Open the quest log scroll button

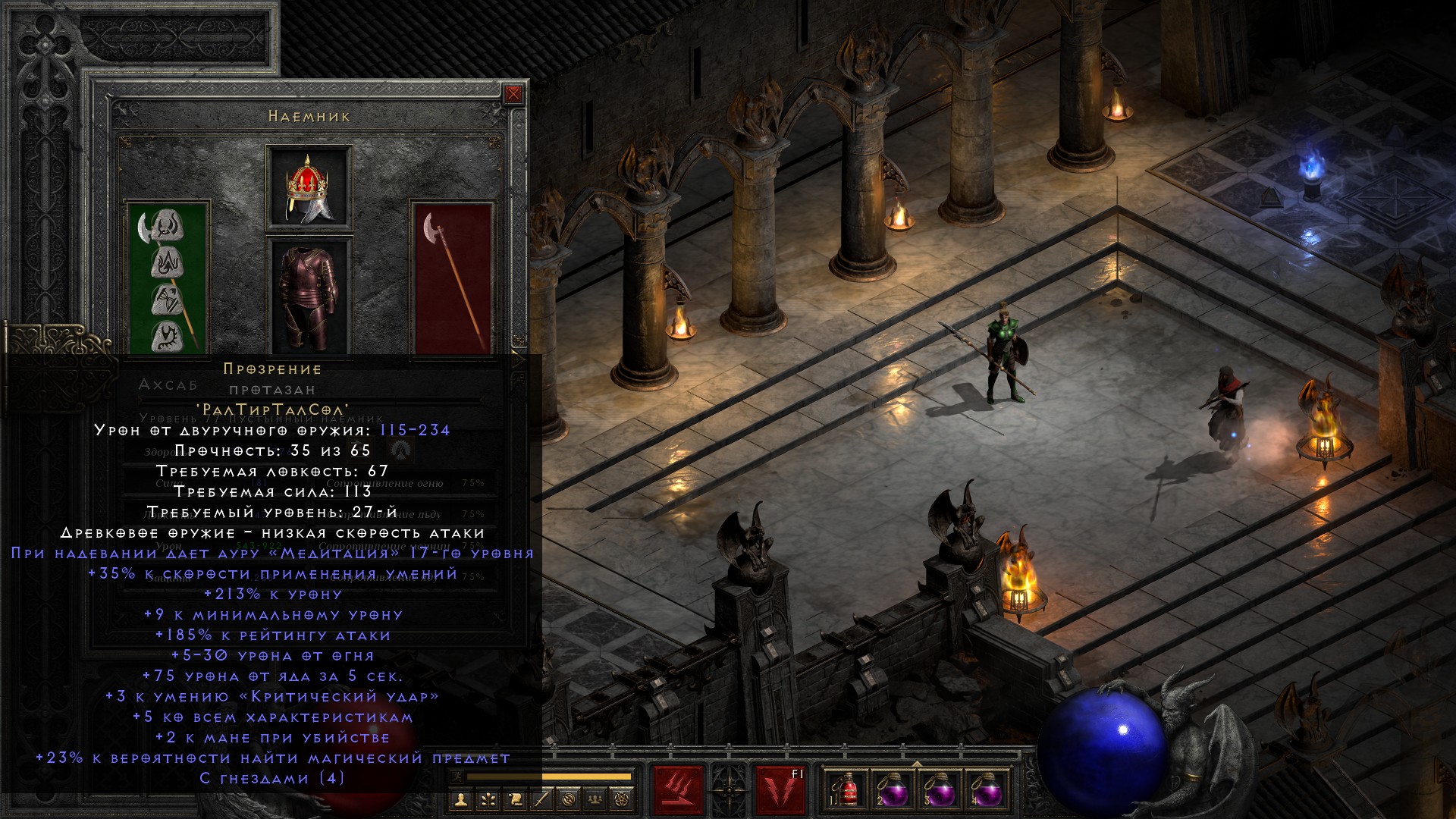point(515,799)
